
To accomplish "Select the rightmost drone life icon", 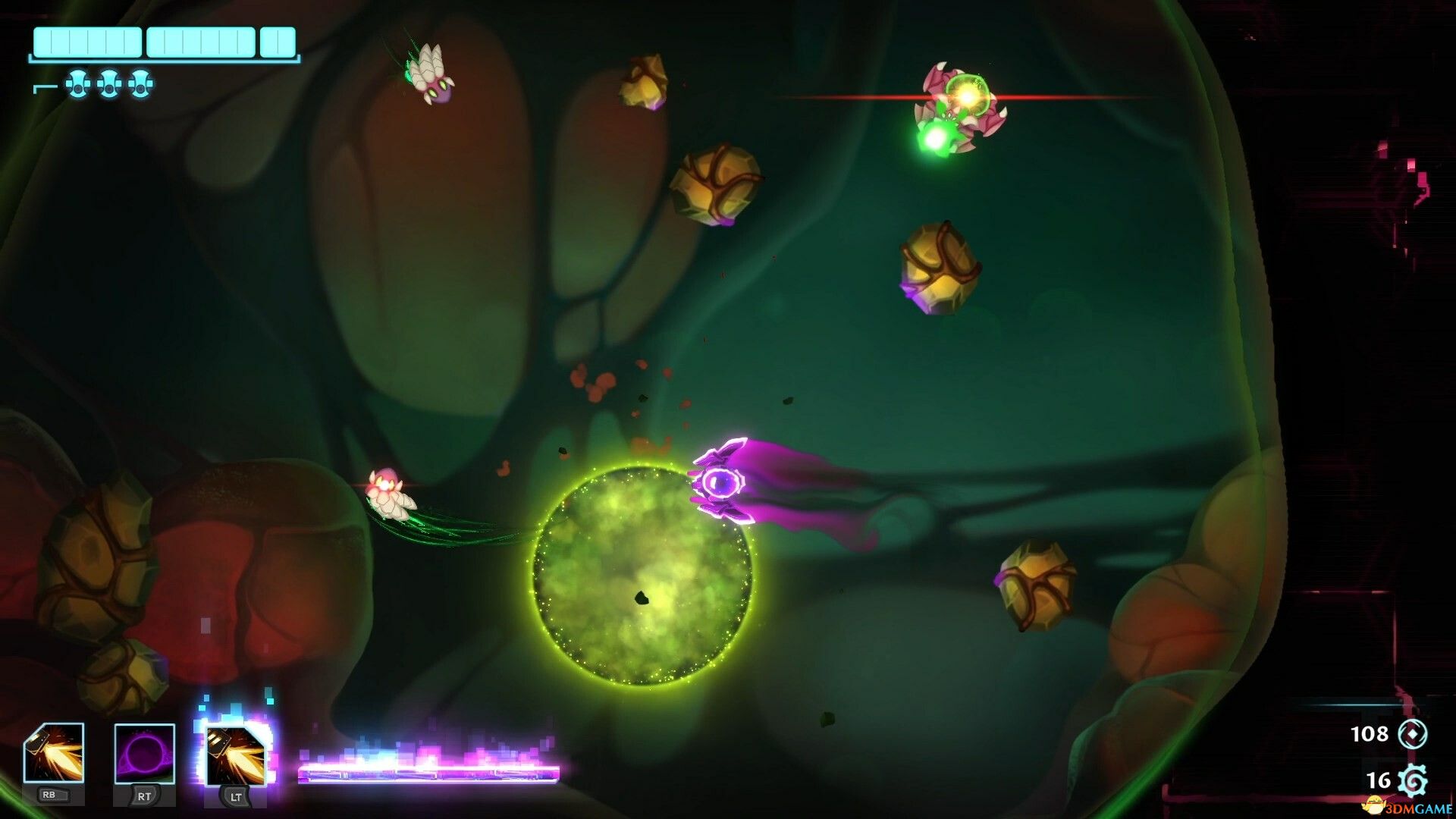I will 140,82.
